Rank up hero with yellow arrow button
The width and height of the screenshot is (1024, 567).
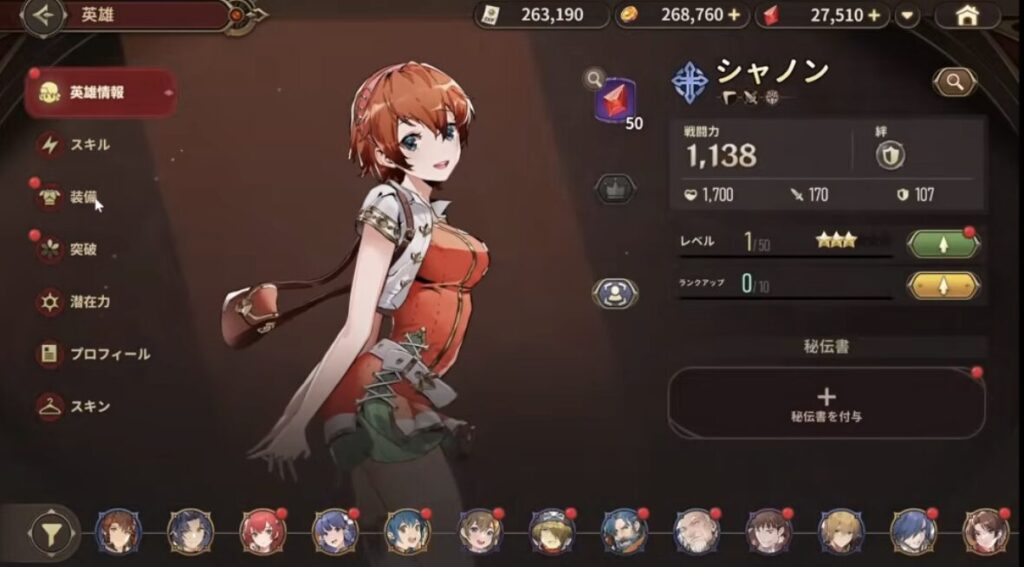(942, 285)
